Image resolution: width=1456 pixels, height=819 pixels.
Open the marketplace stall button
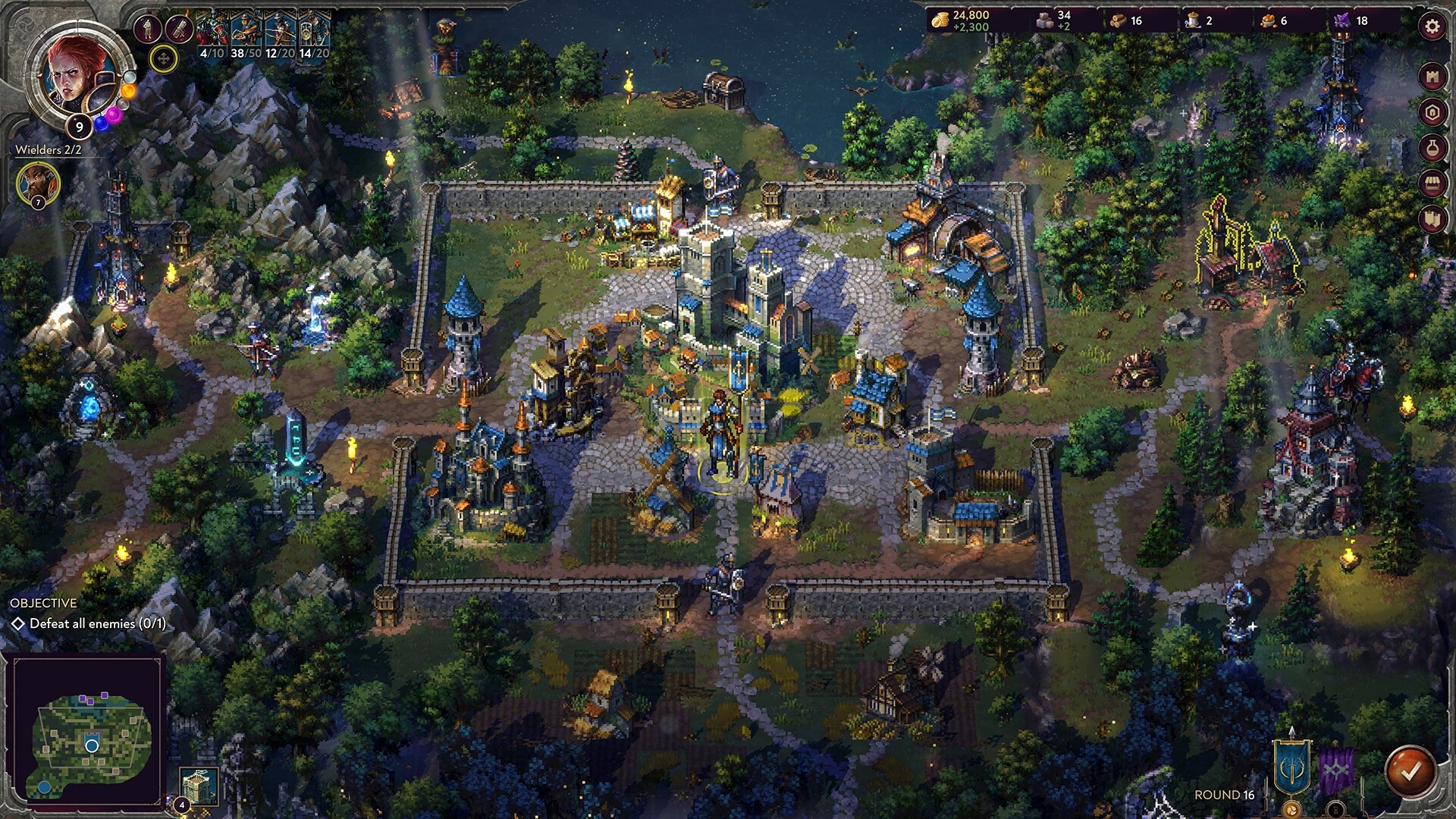click(x=1432, y=184)
